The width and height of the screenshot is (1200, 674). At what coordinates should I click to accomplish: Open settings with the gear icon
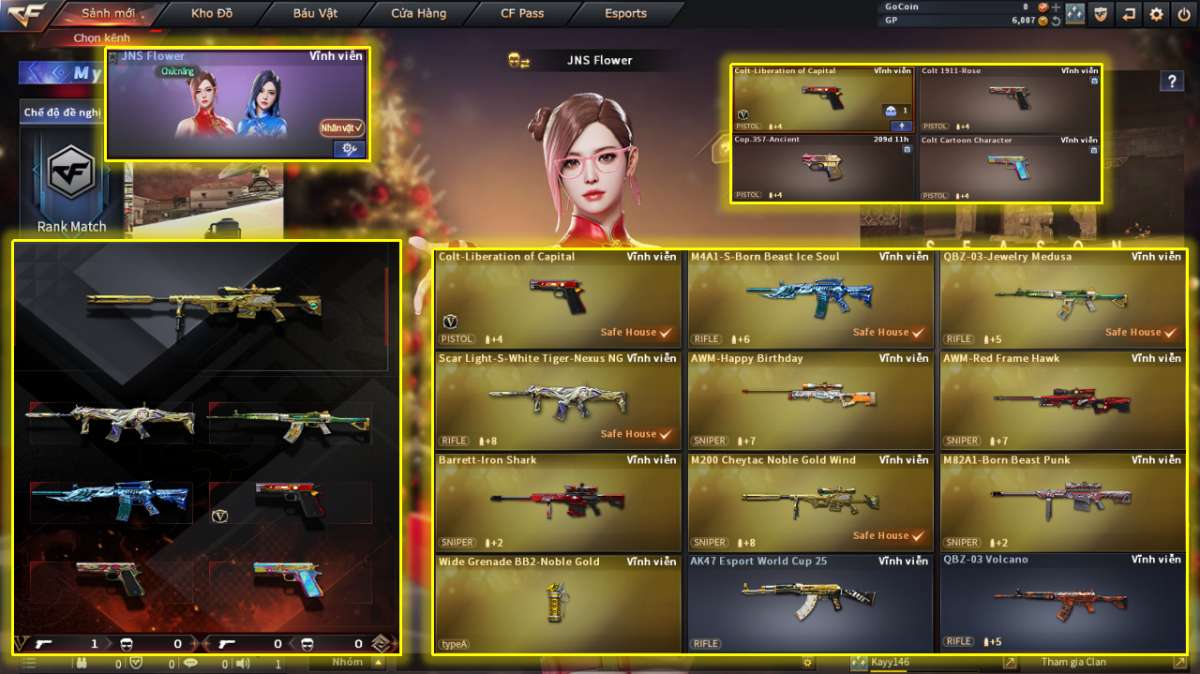[1156, 14]
